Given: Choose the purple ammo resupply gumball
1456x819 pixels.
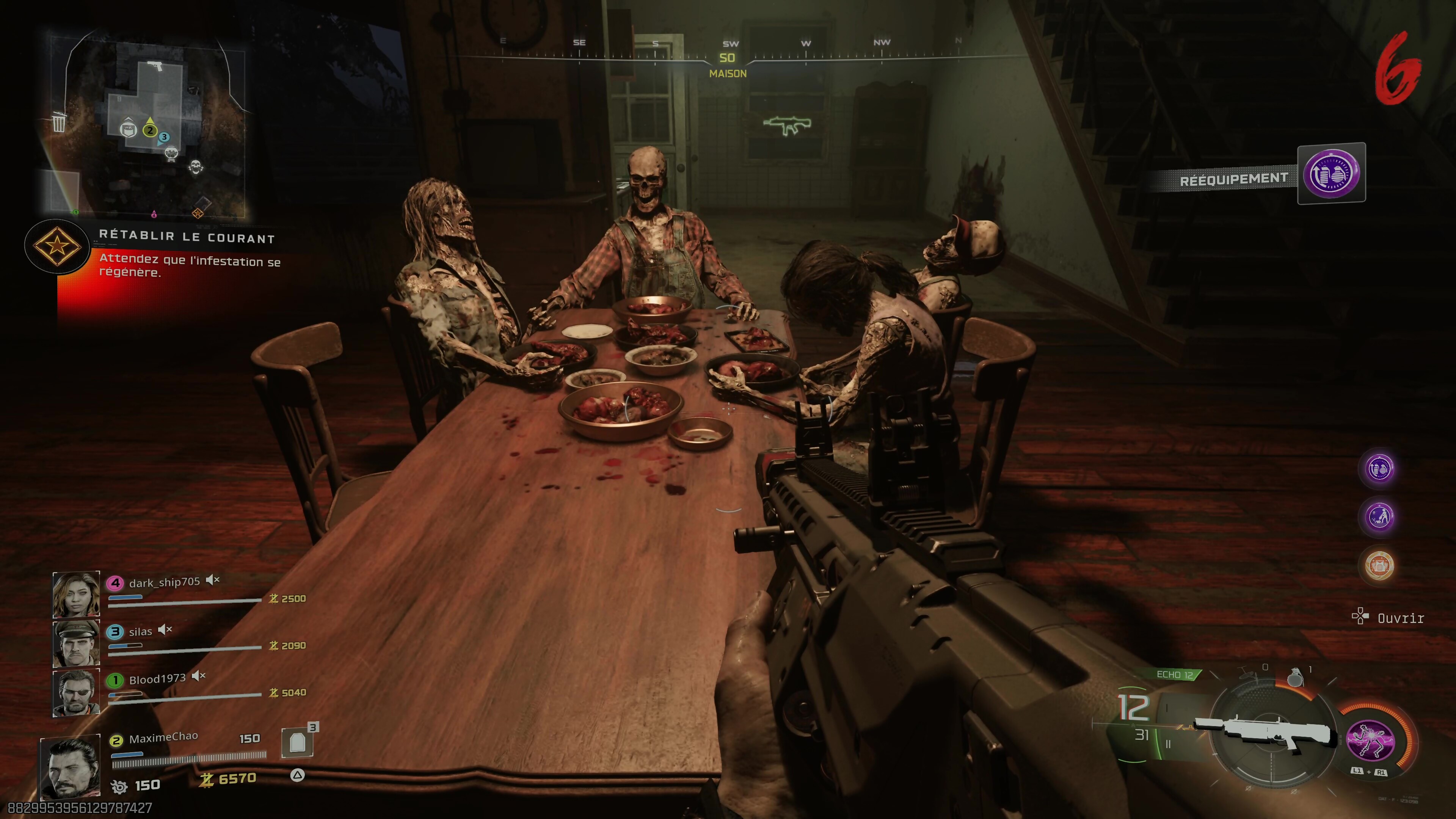Looking at the screenshot, I should tap(1379, 469).
